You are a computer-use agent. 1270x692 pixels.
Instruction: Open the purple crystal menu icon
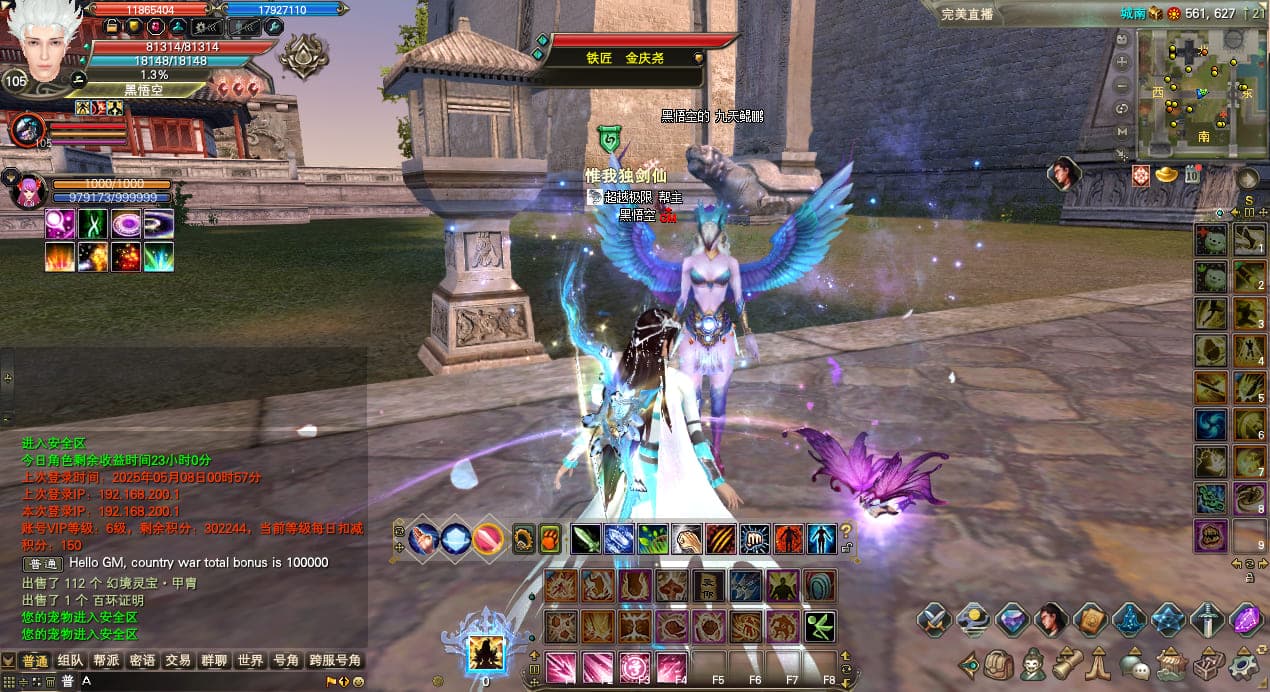tap(1246, 620)
